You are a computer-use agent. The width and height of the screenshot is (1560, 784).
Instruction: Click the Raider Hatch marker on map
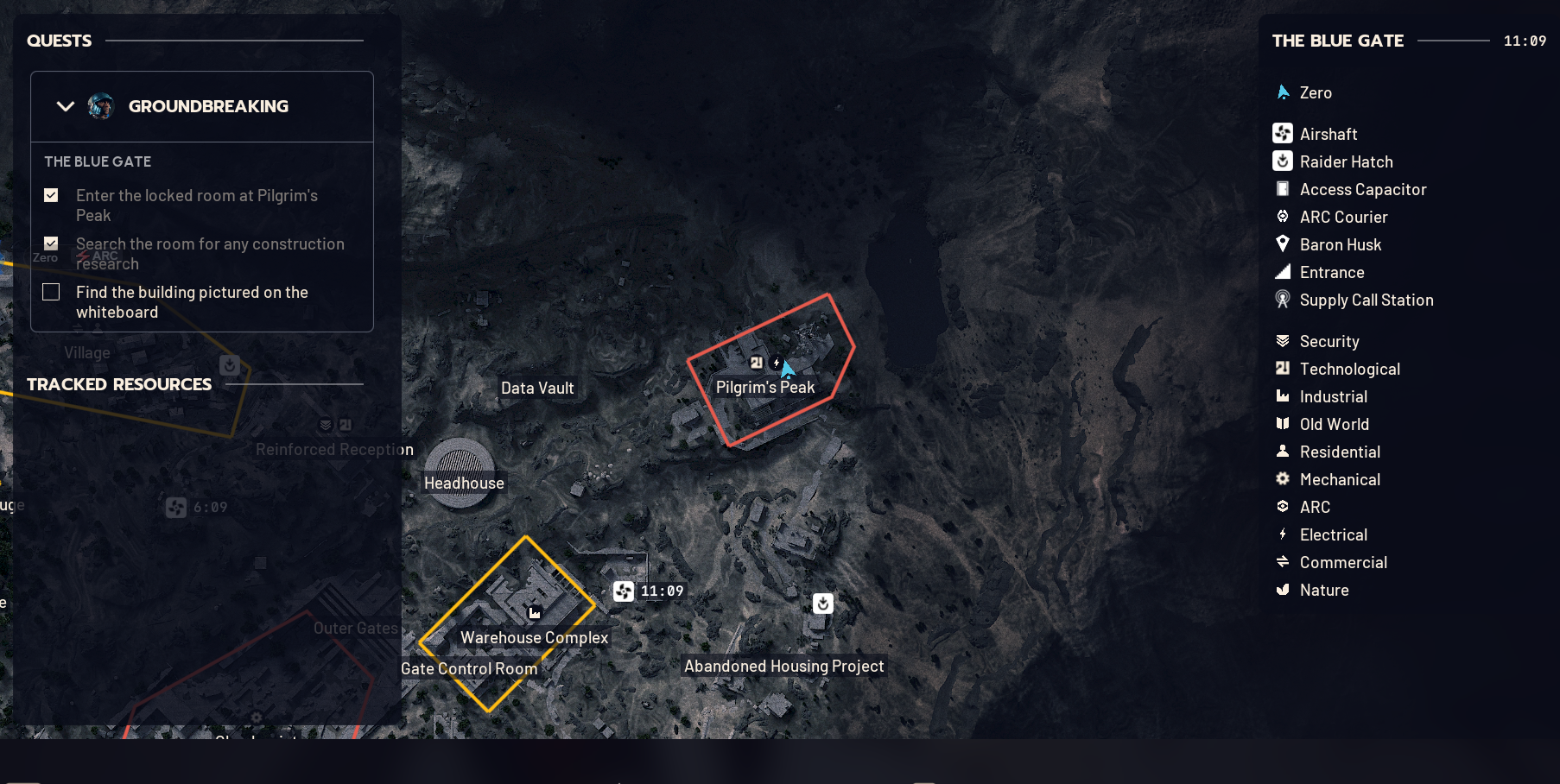823,604
